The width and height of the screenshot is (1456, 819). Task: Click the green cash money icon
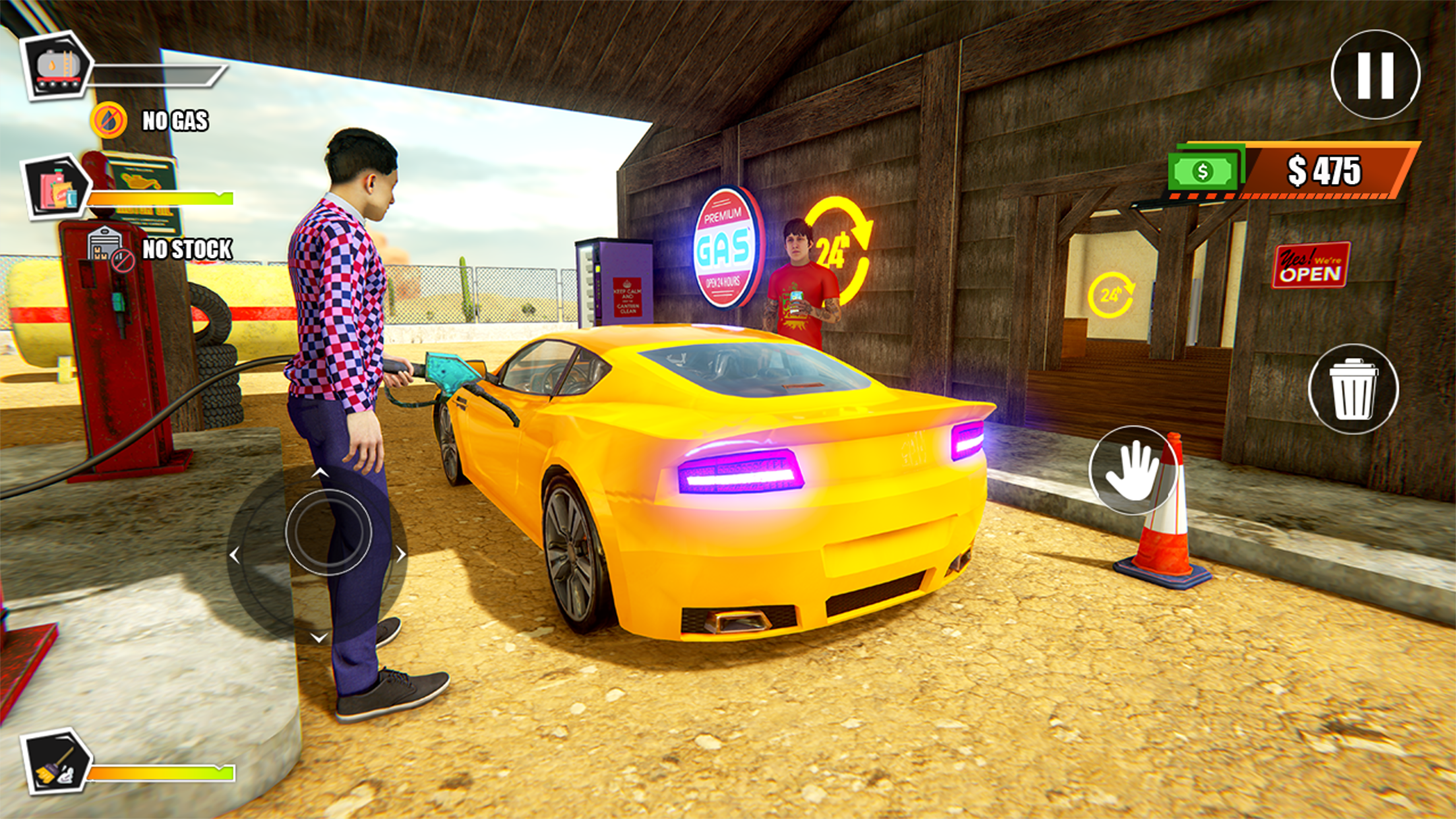pyautogui.click(x=1203, y=171)
